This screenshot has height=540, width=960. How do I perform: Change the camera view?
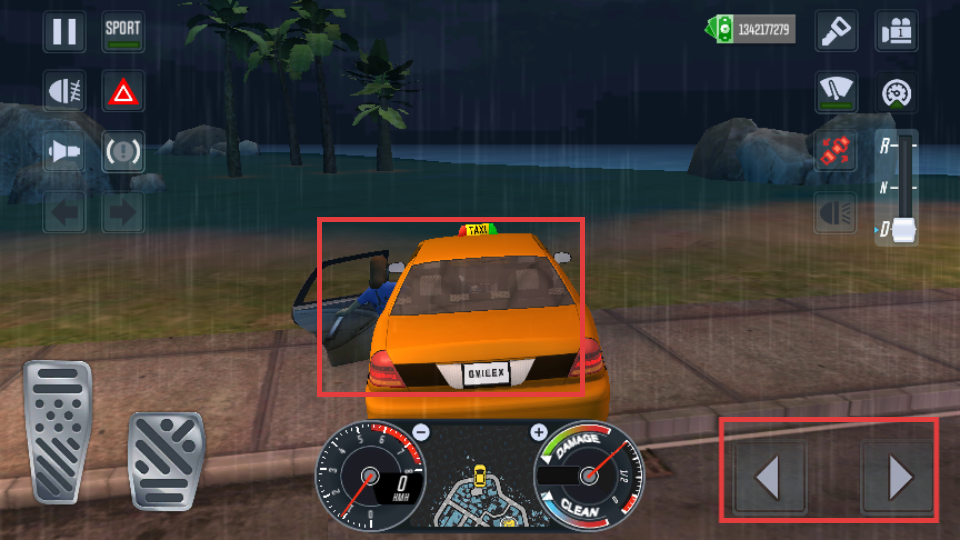(x=896, y=31)
